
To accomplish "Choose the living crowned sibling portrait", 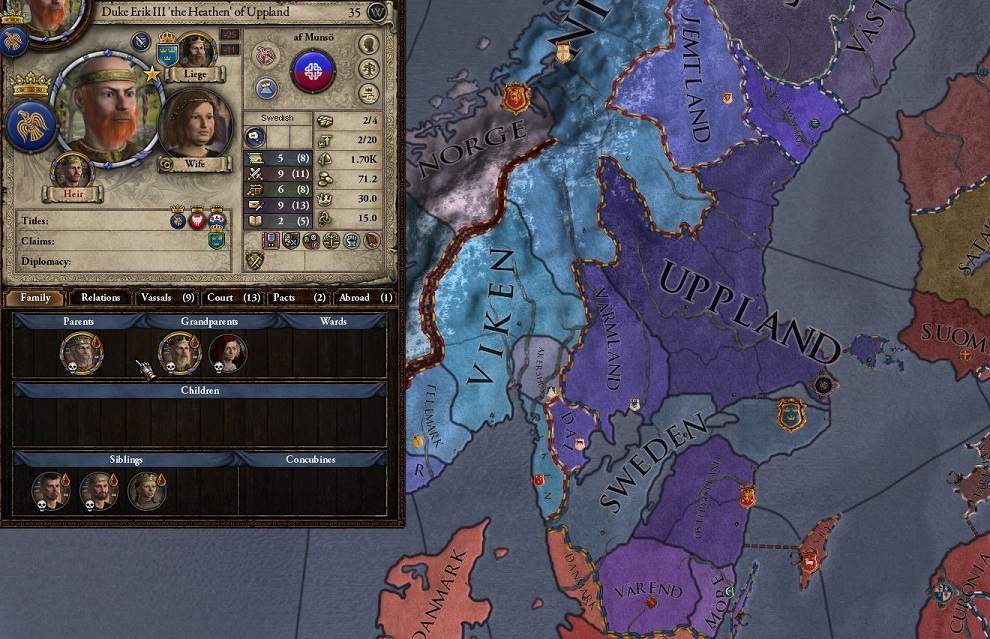I will click(x=146, y=490).
